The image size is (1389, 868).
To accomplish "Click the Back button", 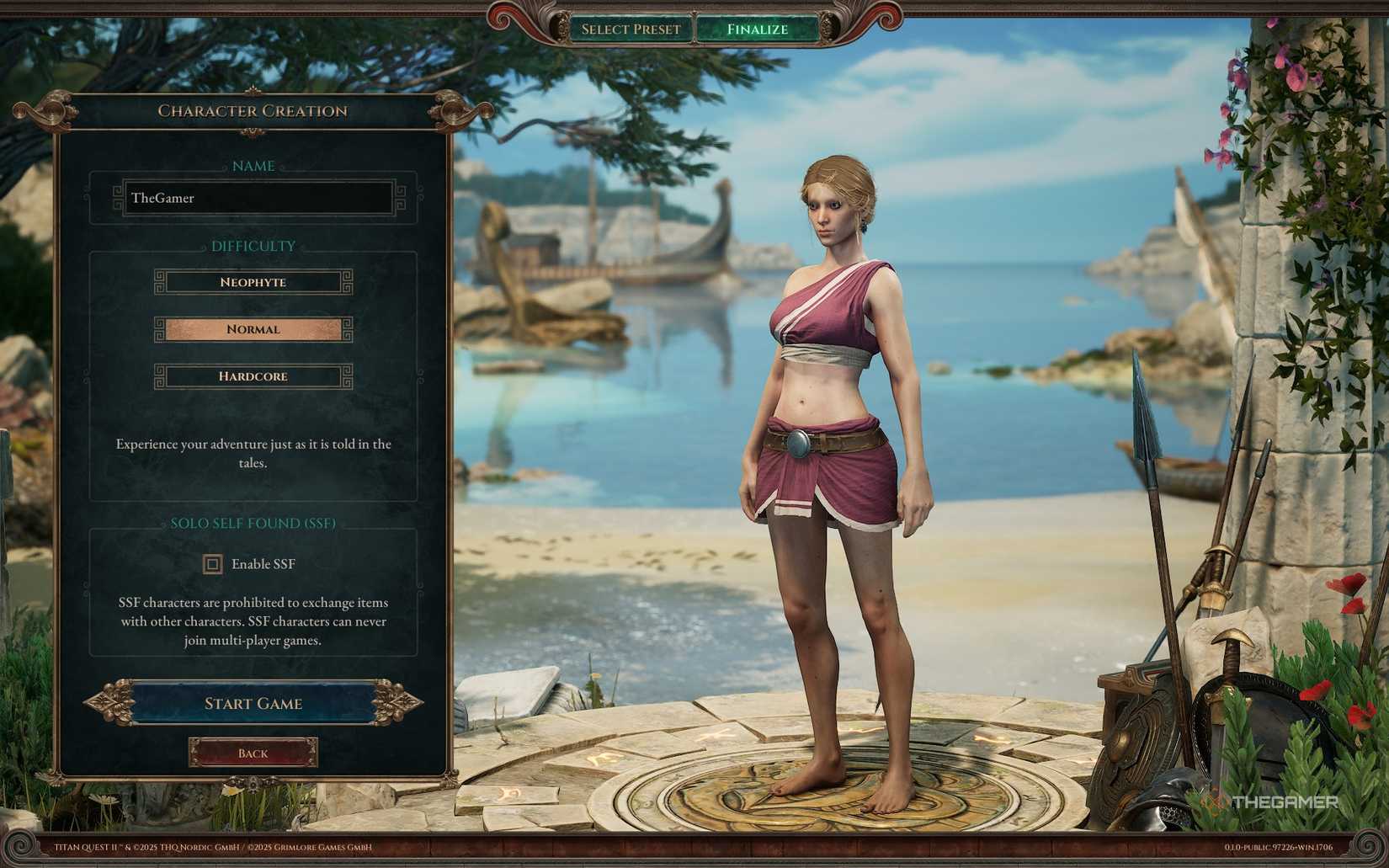I will 253,753.
